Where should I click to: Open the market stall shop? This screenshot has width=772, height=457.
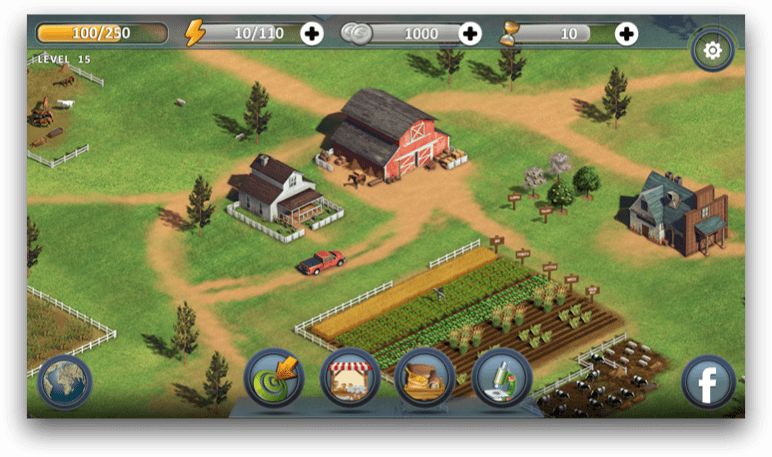point(350,377)
